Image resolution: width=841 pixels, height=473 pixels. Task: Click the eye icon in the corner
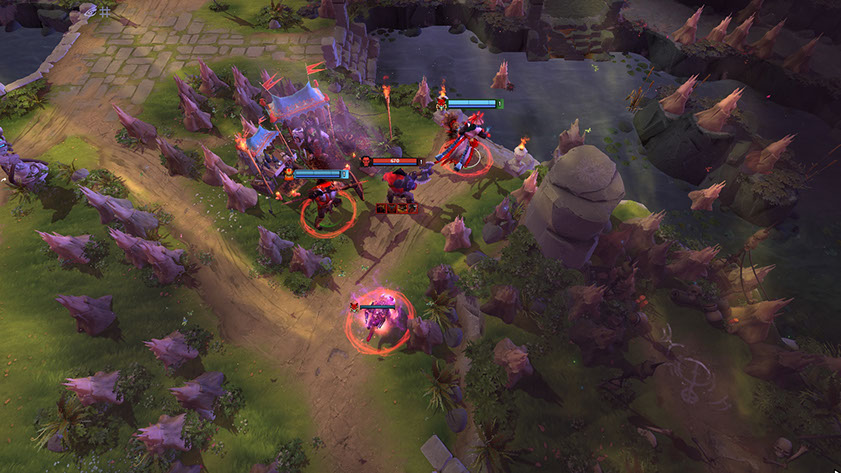tap(87, 11)
